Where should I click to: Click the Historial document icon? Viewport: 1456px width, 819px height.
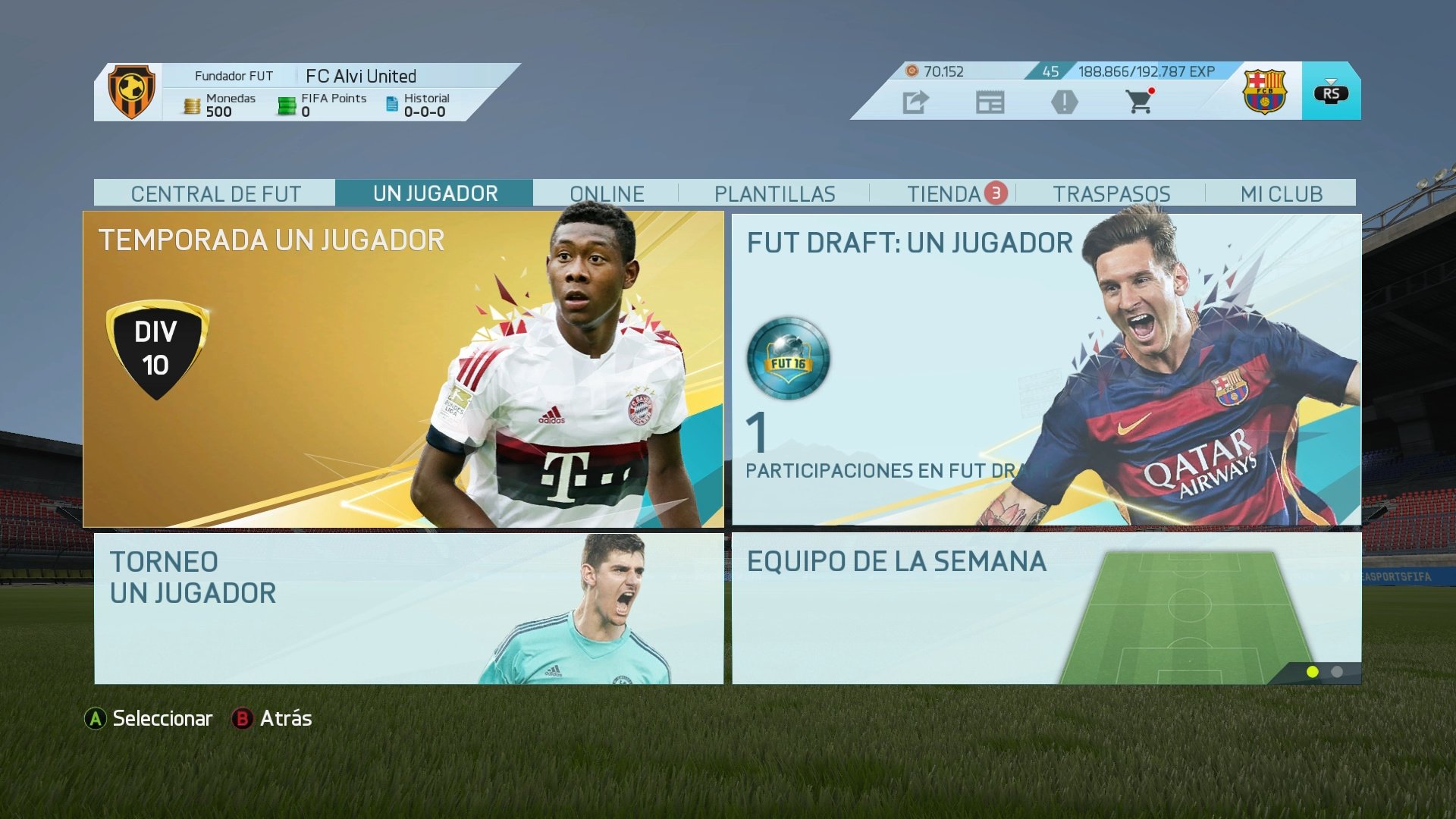(391, 103)
